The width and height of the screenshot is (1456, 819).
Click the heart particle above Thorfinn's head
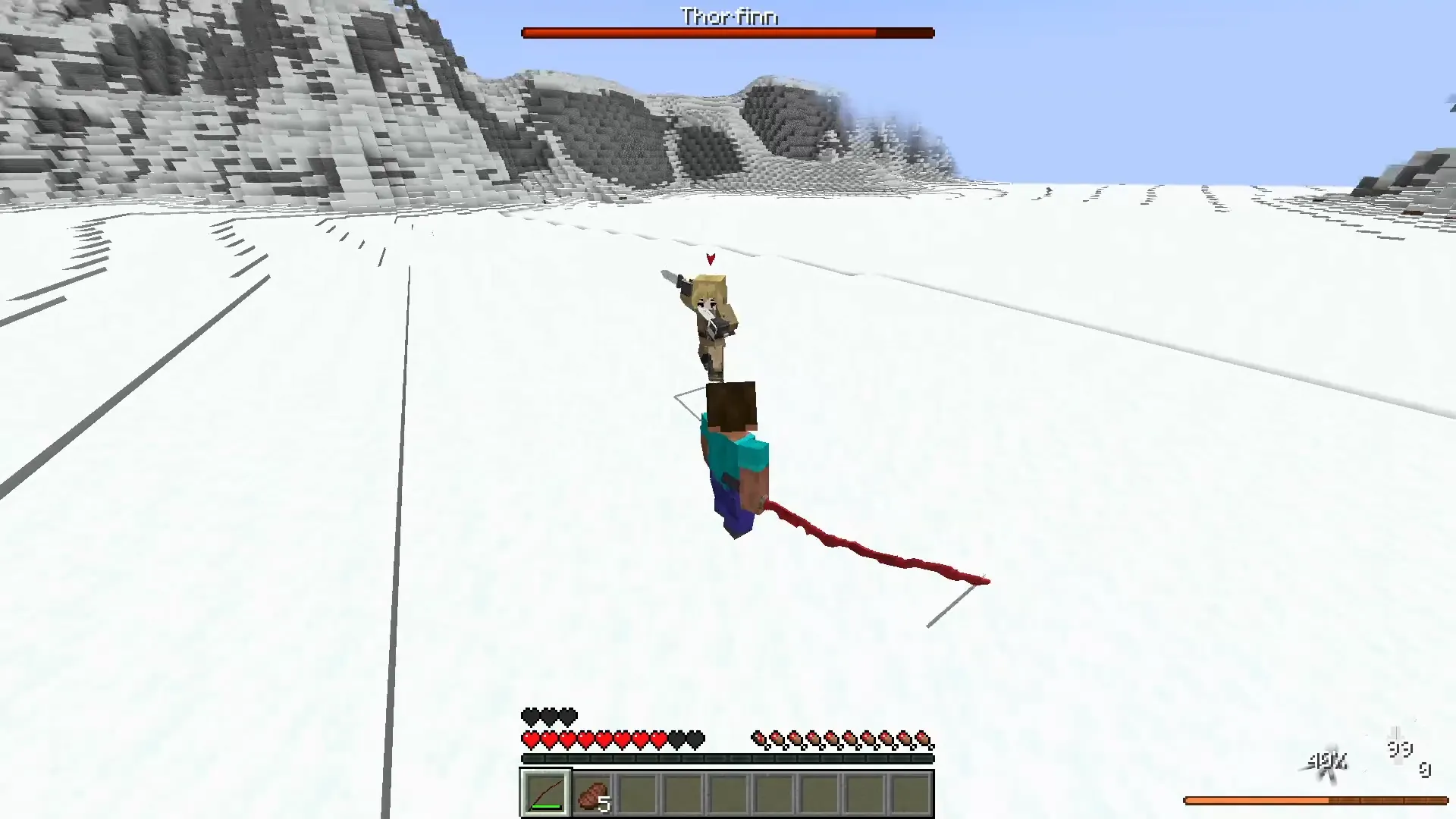point(710,258)
